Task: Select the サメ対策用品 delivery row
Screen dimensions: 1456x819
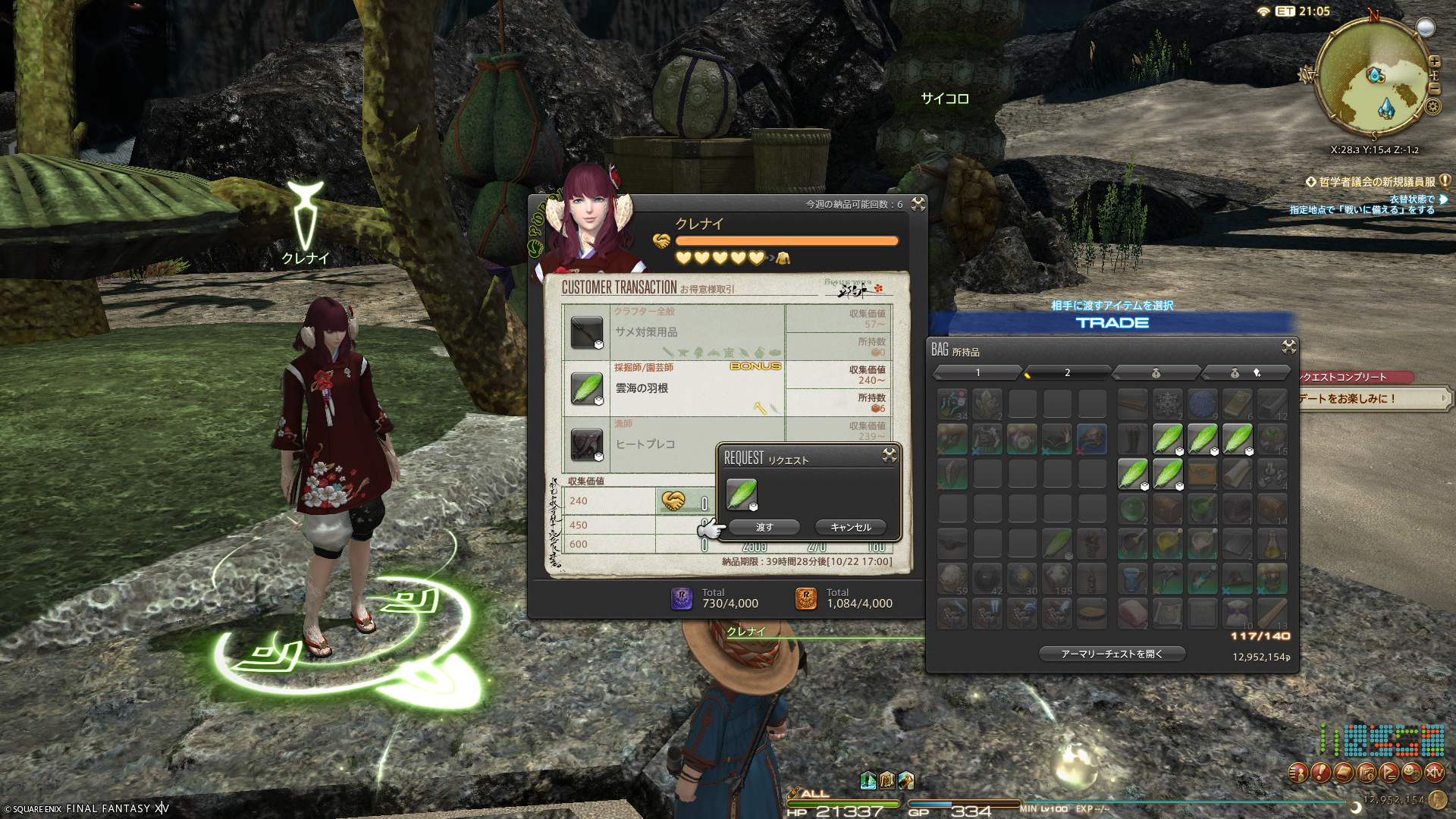Action: click(673, 332)
